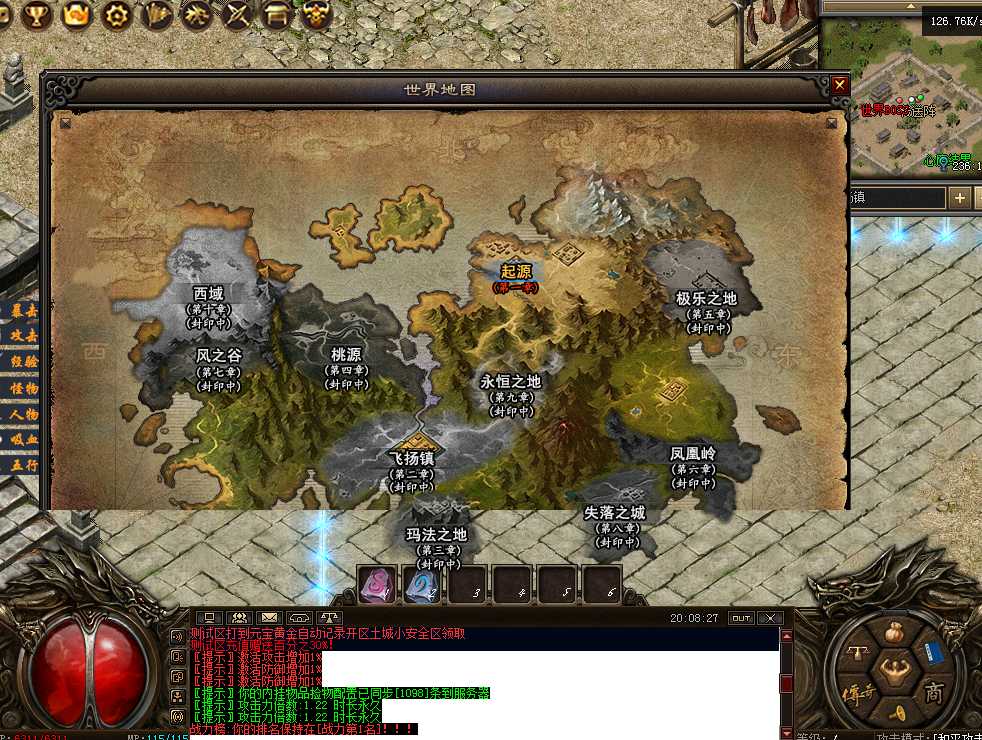Open the crossed swords top icon
The width and height of the screenshot is (982, 740).
click(239, 14)
